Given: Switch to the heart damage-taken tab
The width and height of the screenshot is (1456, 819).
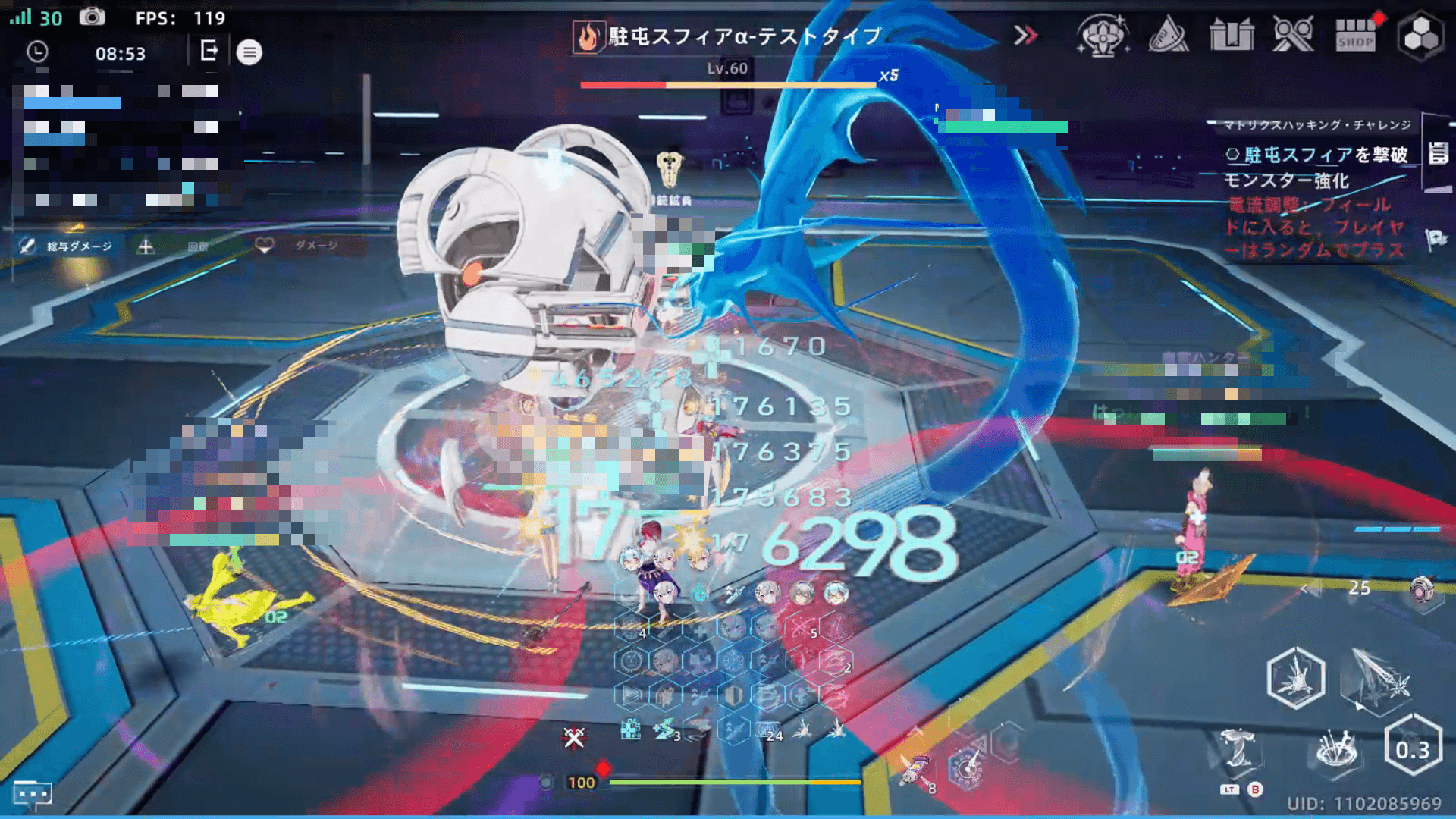Looking at the screenshot, I should (264, 246).
